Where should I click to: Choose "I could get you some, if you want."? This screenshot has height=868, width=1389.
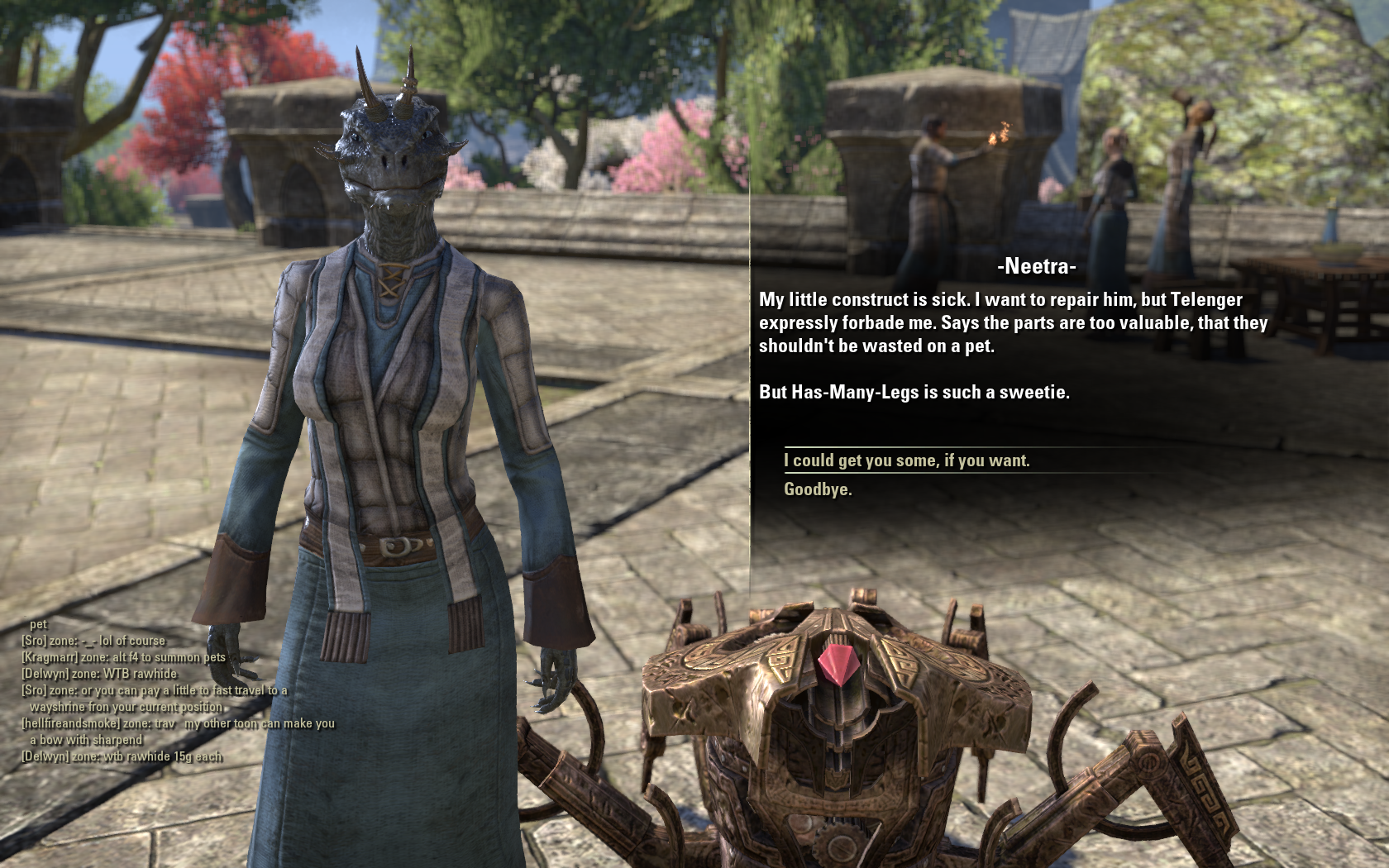[906, 460]
